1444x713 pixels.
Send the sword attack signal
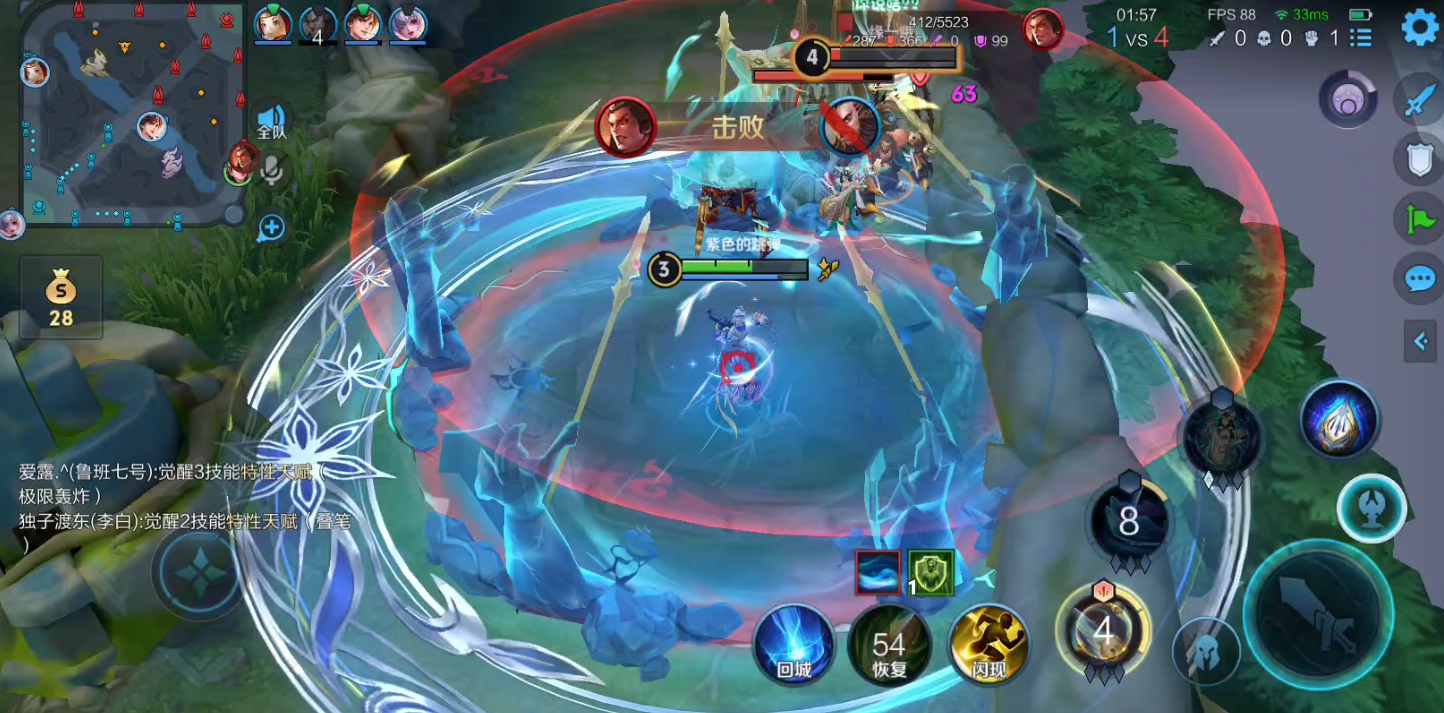tap(1420, 99)
